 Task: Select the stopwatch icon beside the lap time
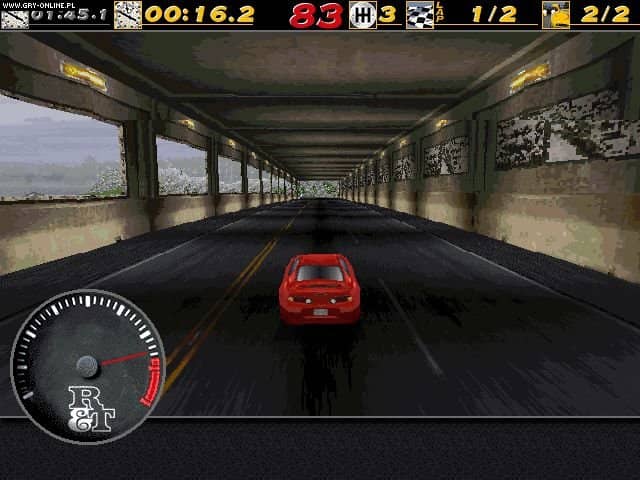tap(128, 15)
